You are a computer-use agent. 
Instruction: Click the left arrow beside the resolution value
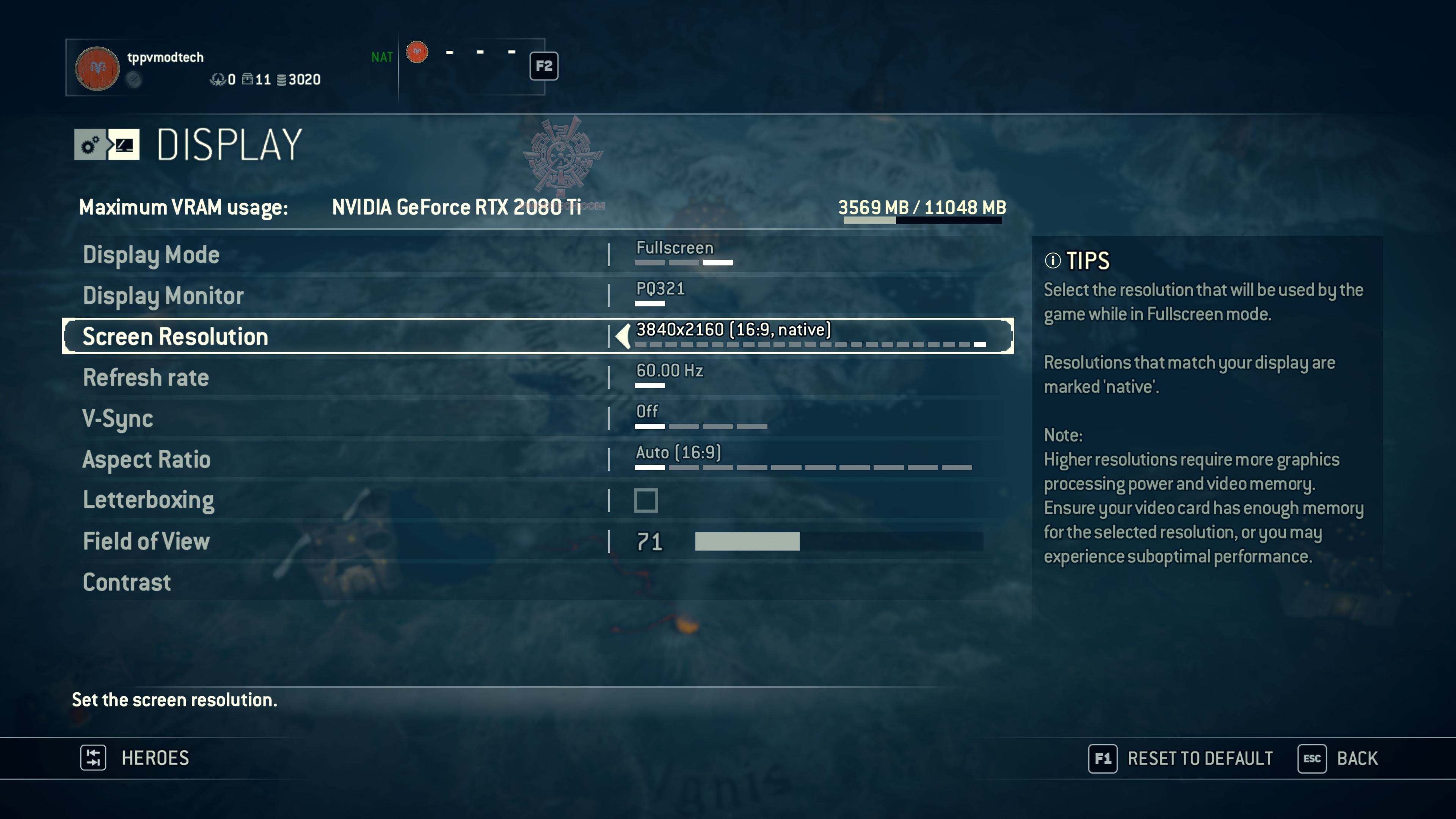(623, 337)
